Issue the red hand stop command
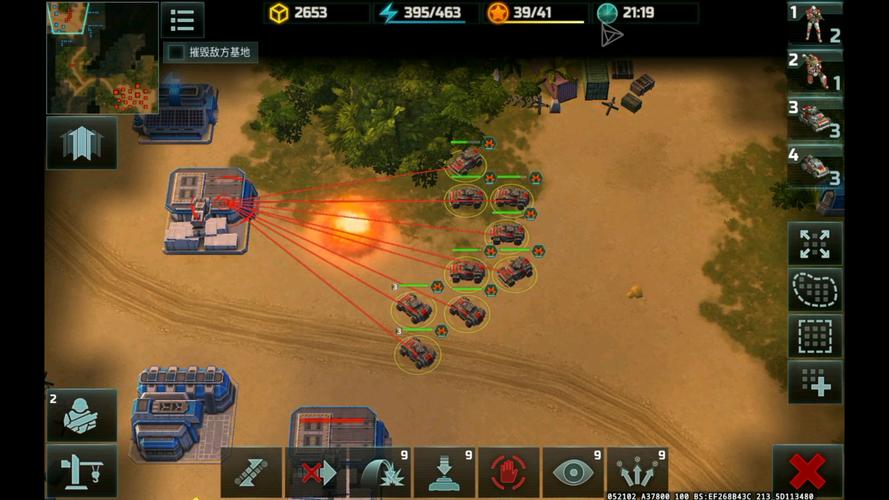Screen dimensions: 889x500 (509, 472)
